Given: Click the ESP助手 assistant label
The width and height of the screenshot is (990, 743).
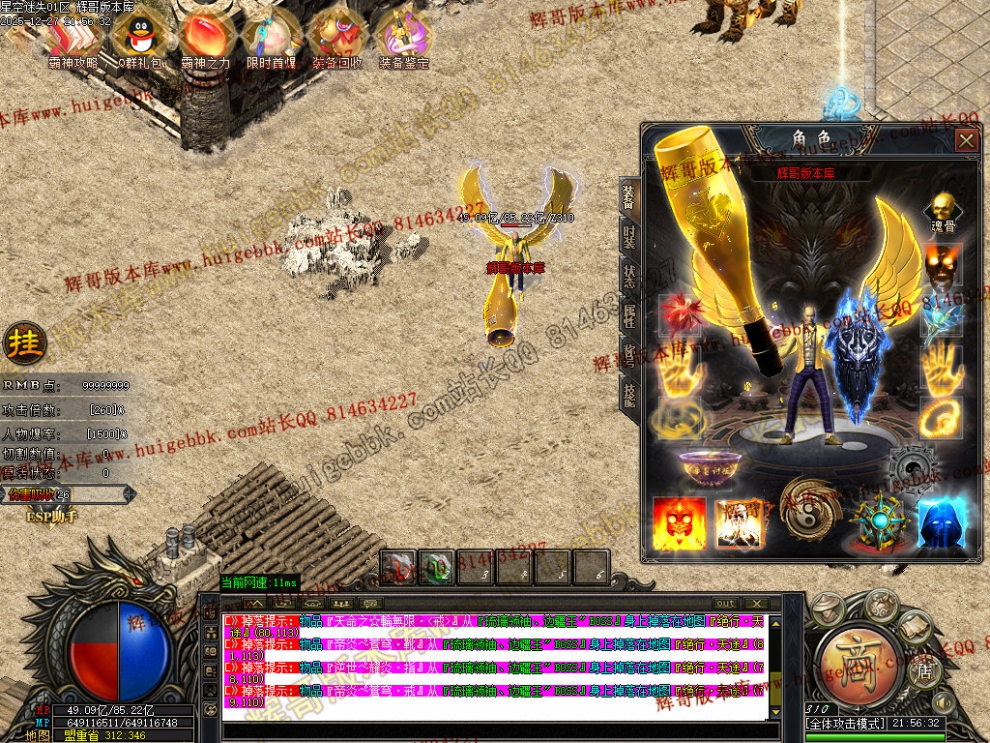Looking at the screenshot, I should (x=50, y=516).
